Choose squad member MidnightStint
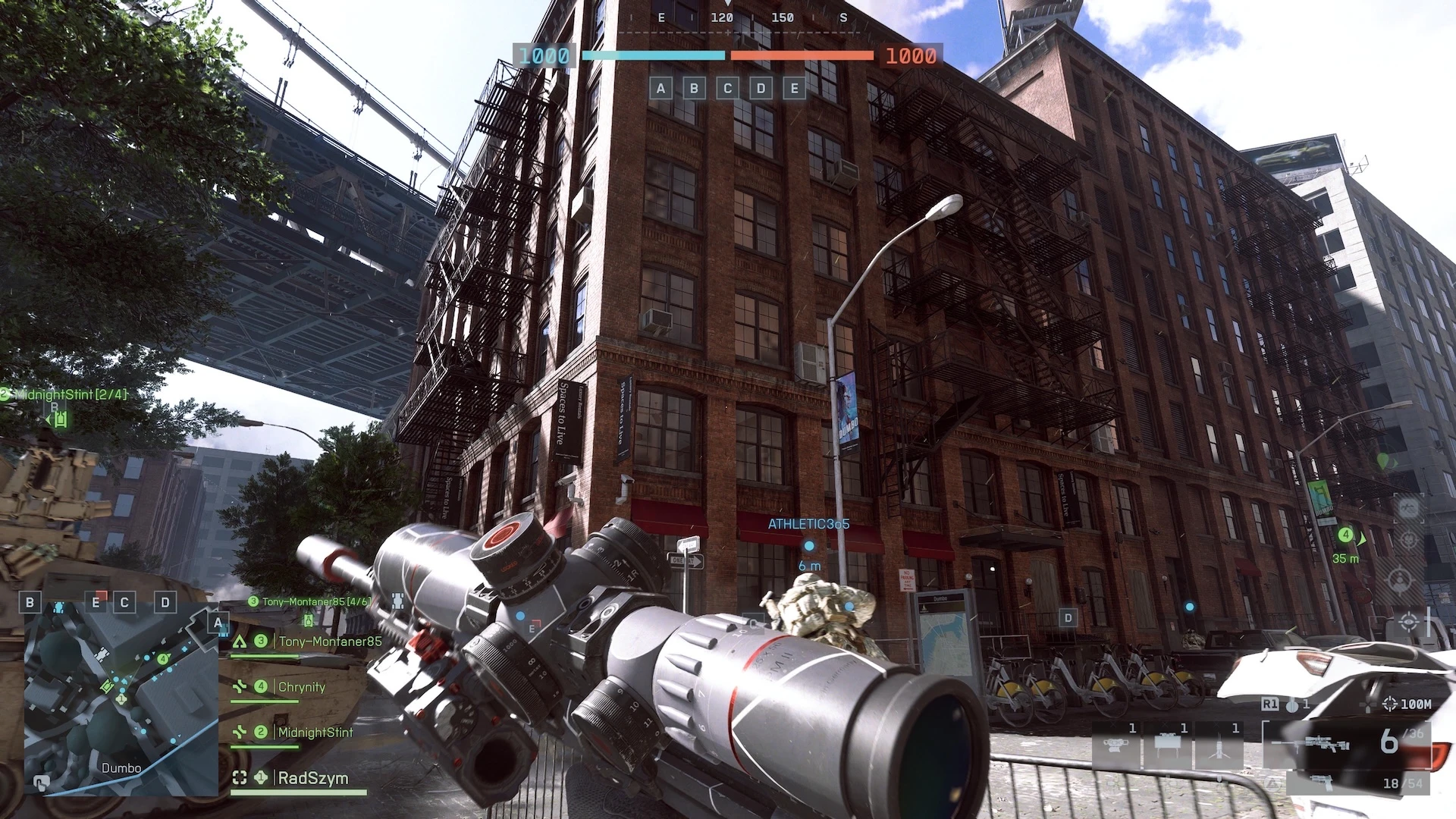This screenshot has width=1456, height=819. click(x=315, y=733)
